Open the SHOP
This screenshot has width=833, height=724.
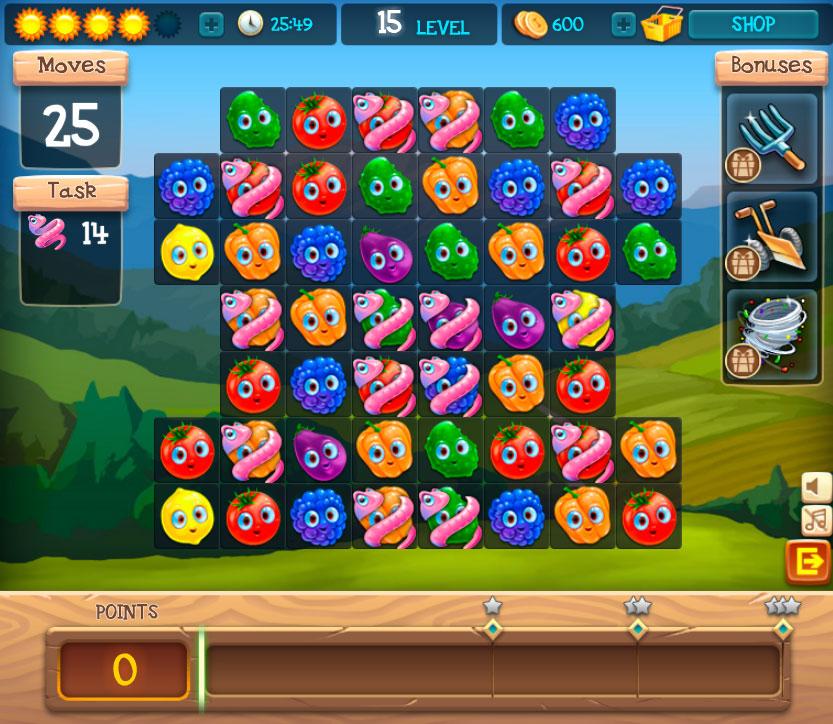pos(753,25)
